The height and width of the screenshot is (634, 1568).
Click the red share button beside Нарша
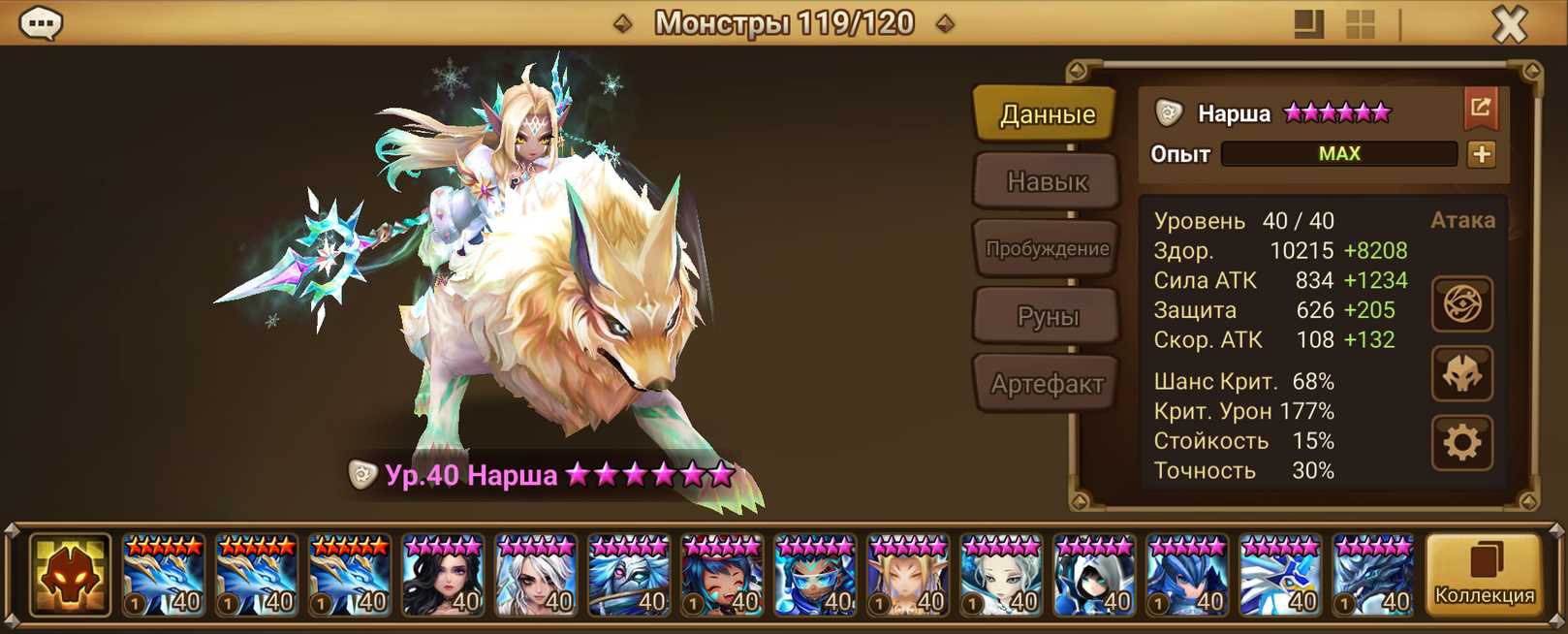pos(1480,108)
